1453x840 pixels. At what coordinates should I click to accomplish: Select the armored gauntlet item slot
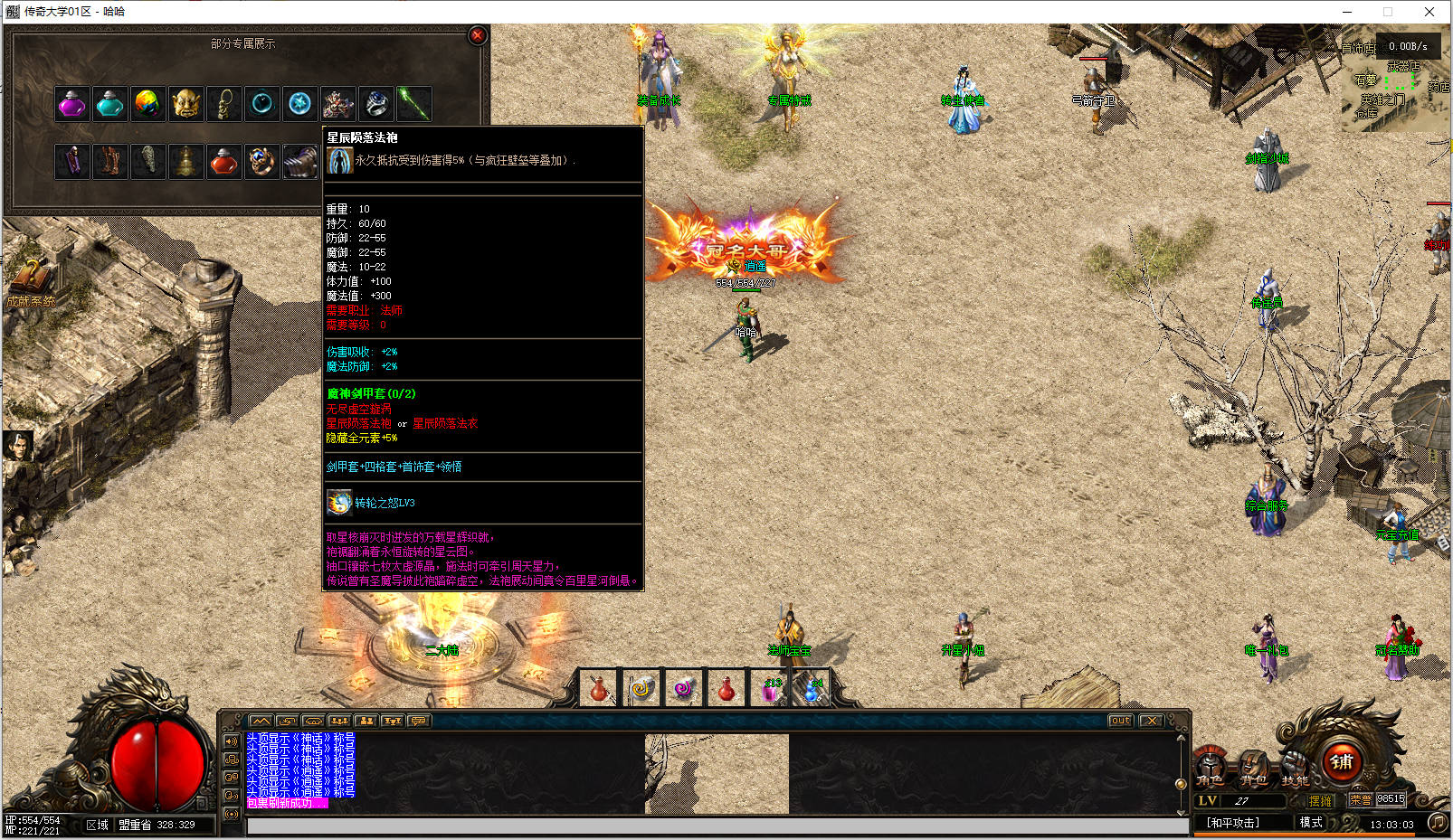(x=300, y=162)
